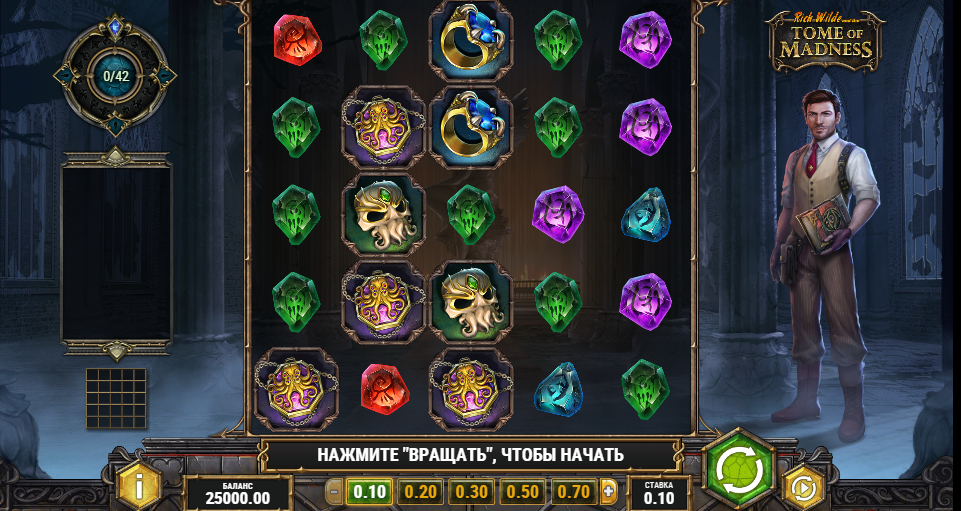This screenshot has height=511, width=961.
Task: Set the bet to 0.30
Action: point(472,491)
